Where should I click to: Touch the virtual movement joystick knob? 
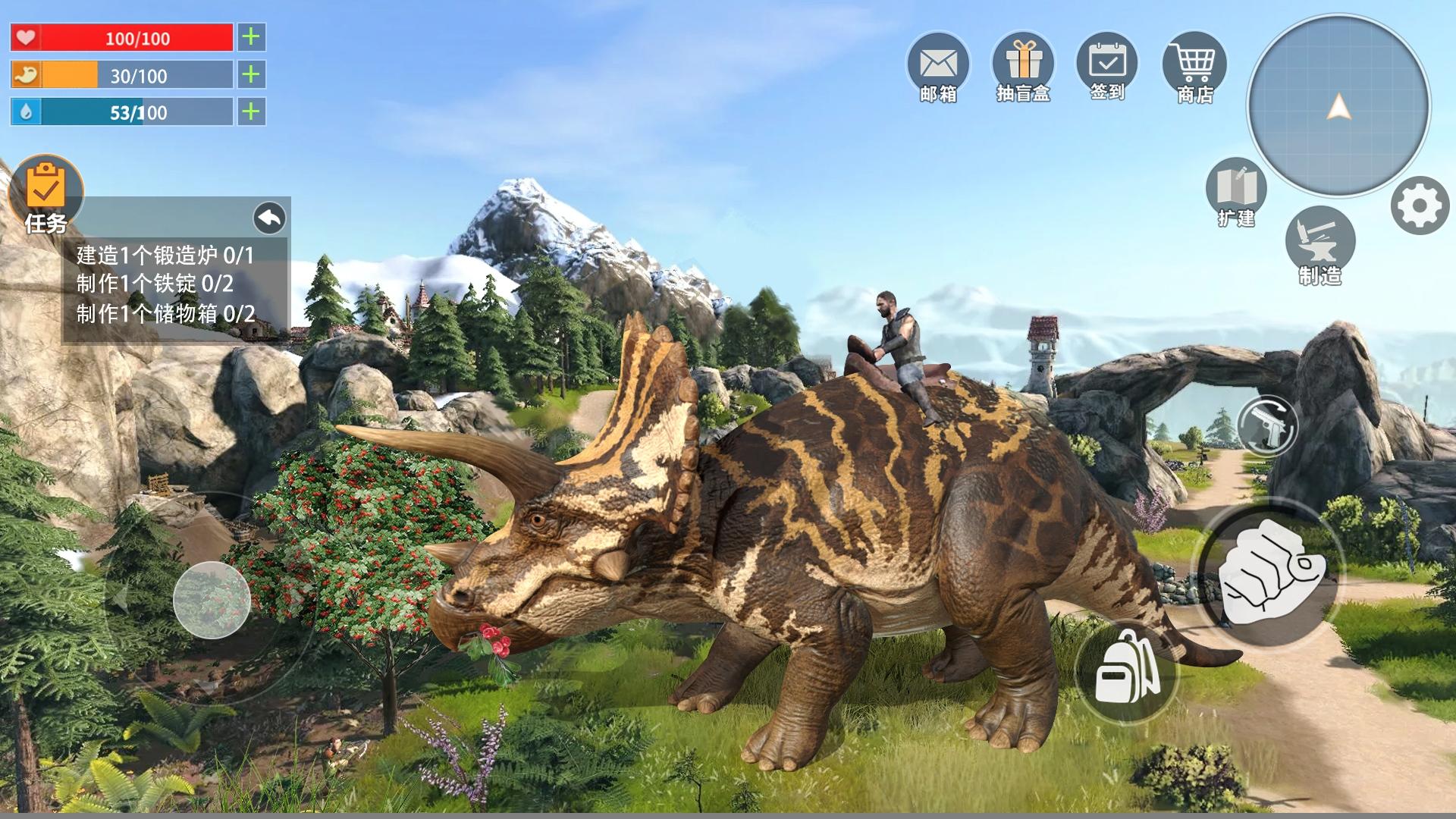point(212,600)
